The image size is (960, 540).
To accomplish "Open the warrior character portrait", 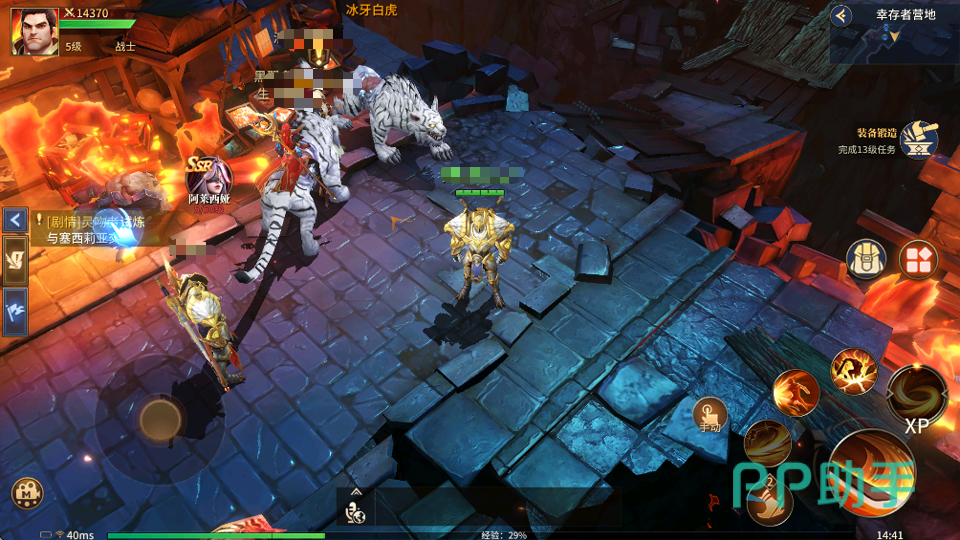I will coord(34,31).
